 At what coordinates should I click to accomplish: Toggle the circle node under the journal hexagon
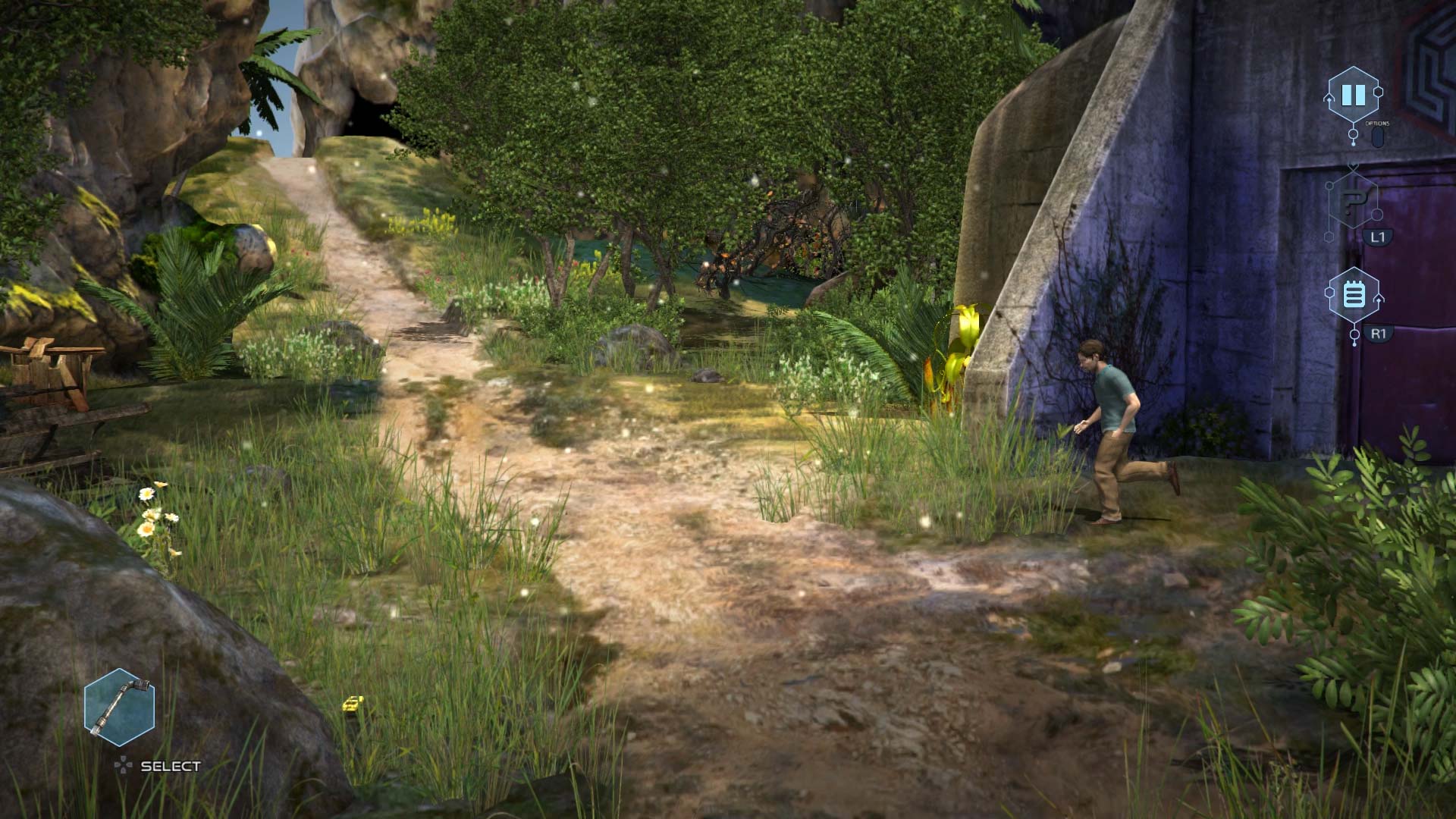tap(1355, 334)
